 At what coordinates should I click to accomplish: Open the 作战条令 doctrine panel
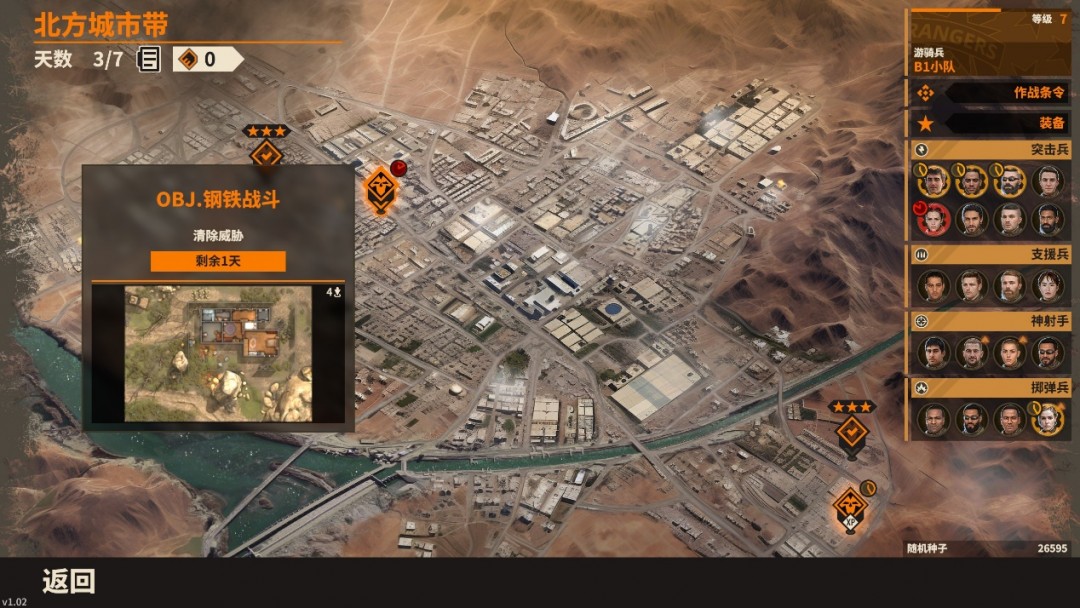click(x=990, y=93)
